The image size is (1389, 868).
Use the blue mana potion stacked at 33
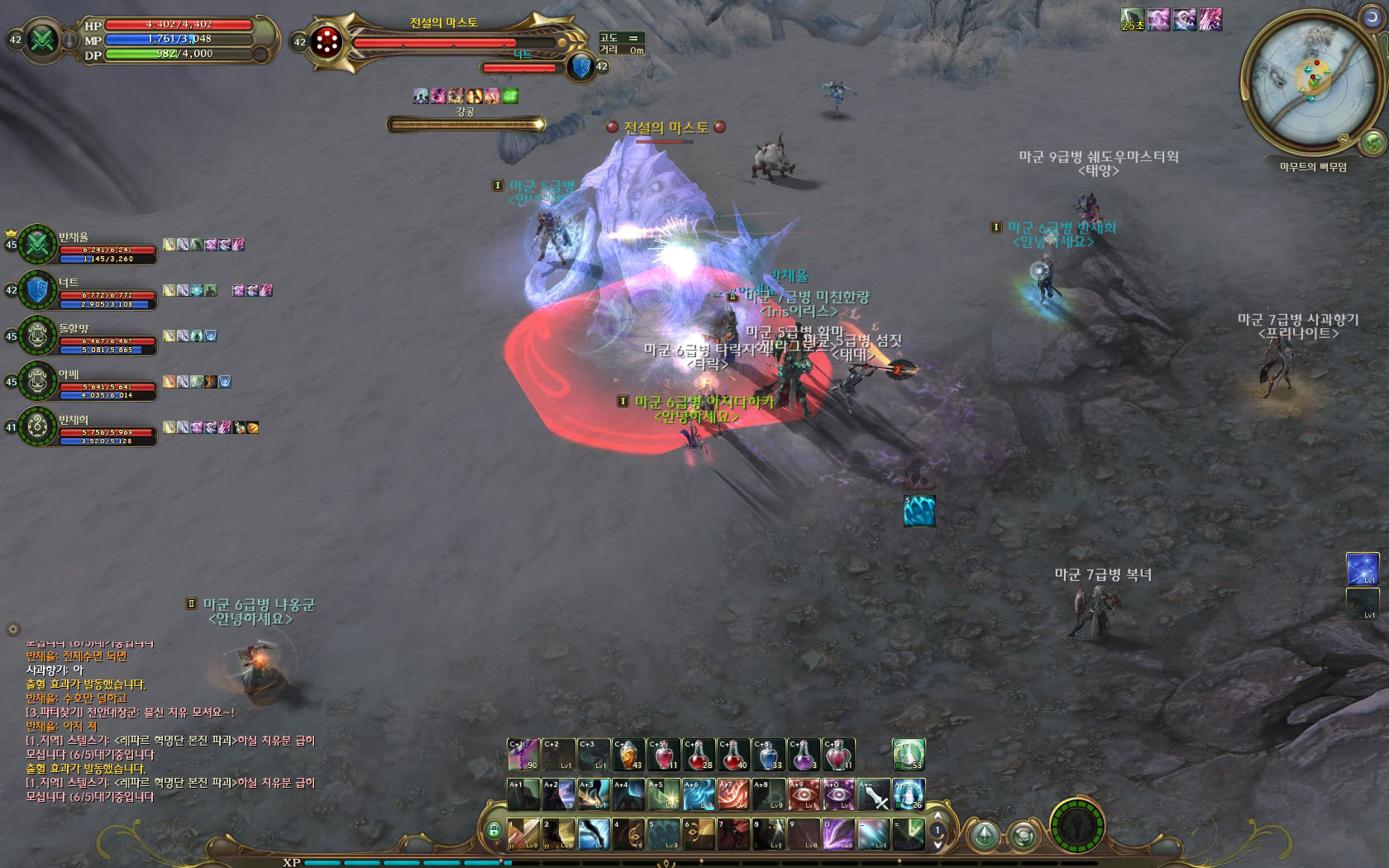point(768,755)
